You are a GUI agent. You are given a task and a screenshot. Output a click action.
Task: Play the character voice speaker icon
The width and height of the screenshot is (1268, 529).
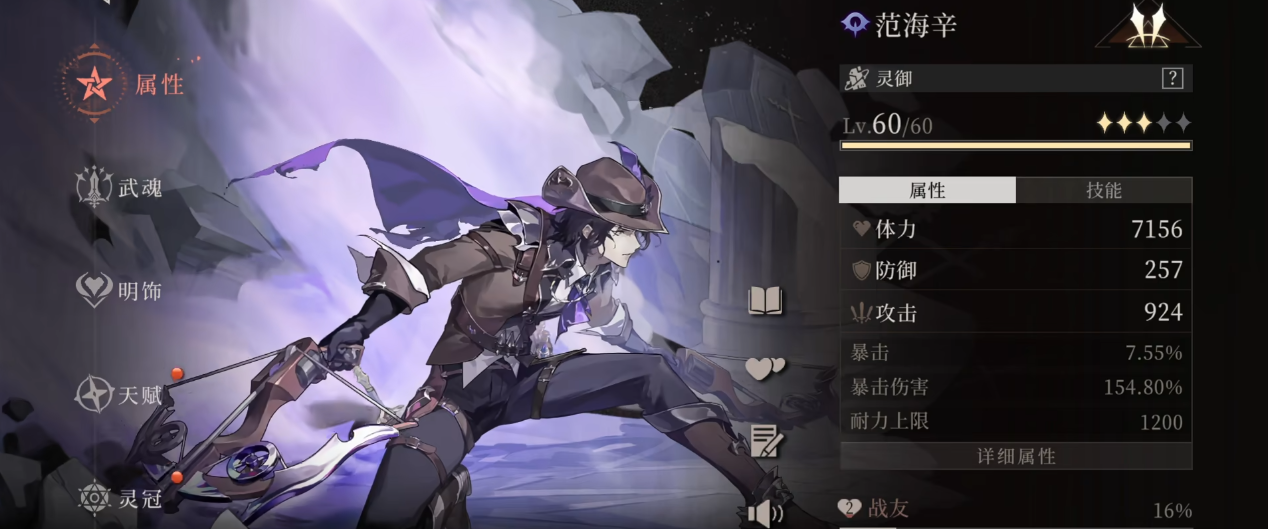click(x=765, y=514)
